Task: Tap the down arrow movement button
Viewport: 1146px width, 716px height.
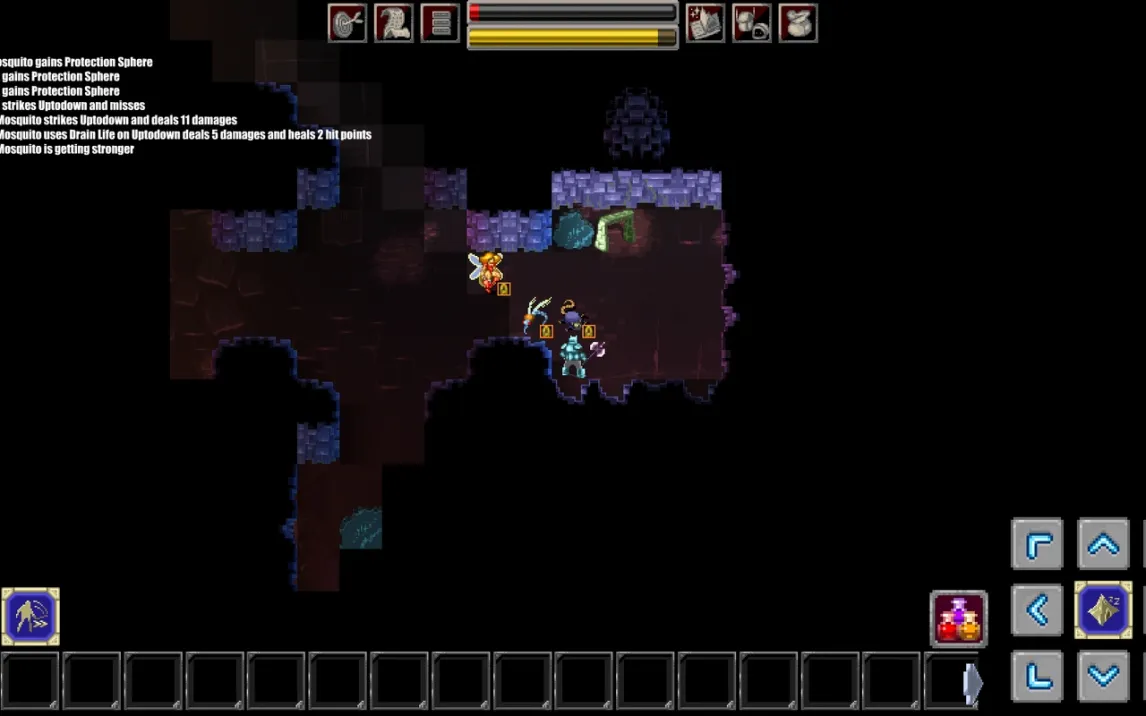Action: tap(1102, 676)
